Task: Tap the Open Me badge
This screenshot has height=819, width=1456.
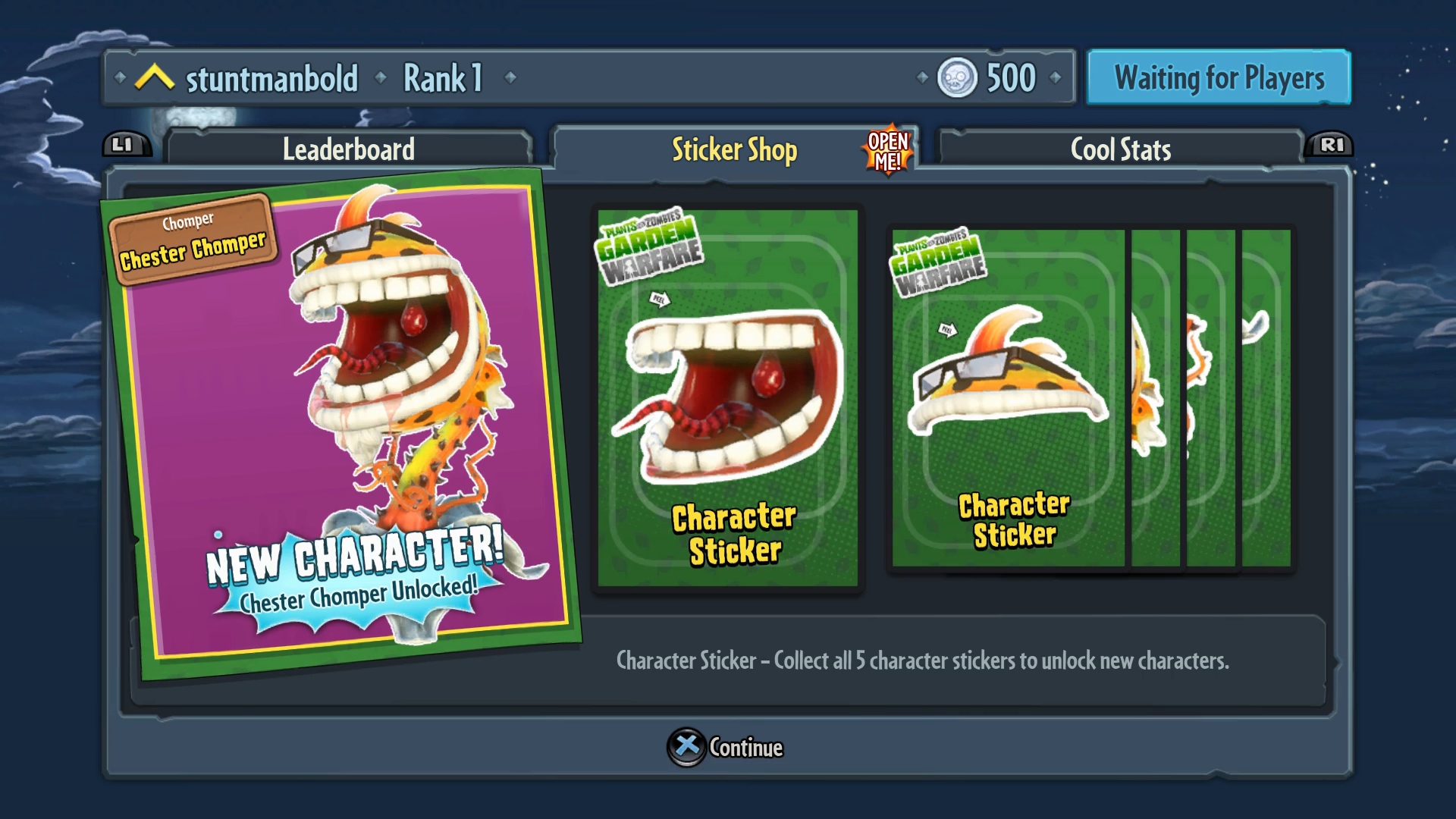Action: 888,151
